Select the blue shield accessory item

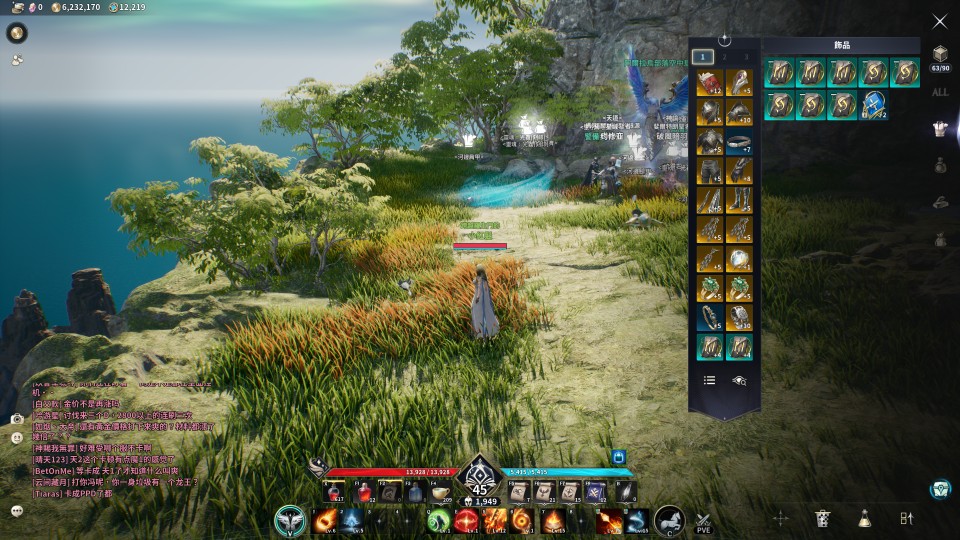[875, 104]
